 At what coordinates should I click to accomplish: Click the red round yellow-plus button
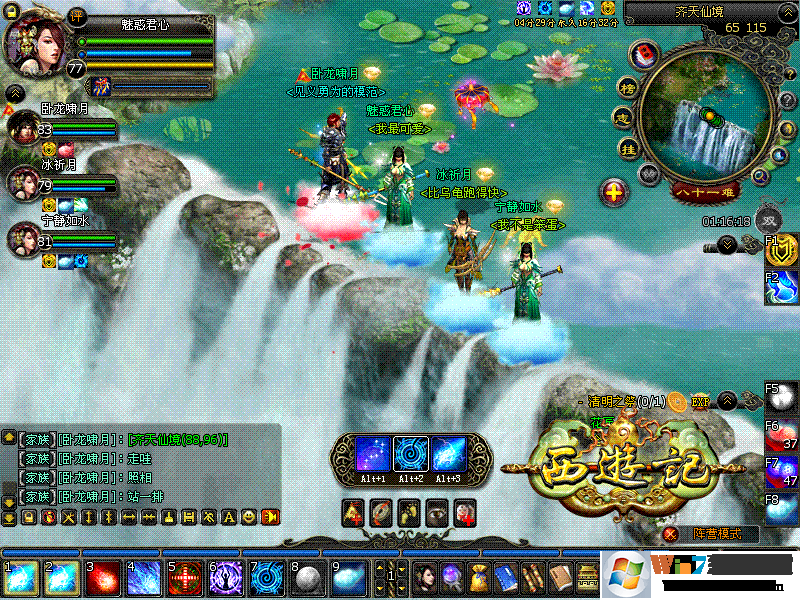coord(615,192)
